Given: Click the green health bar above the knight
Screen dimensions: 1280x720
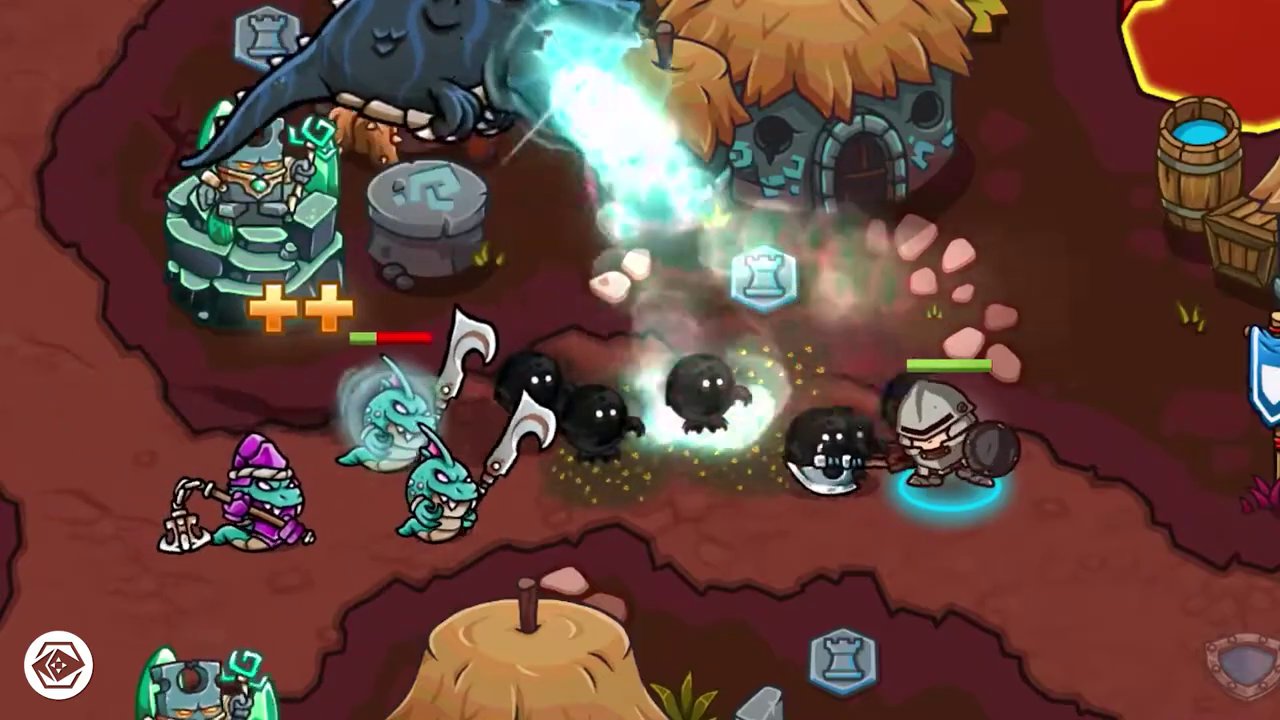Looking at the screenshot, I should click(x=948, y=365).
